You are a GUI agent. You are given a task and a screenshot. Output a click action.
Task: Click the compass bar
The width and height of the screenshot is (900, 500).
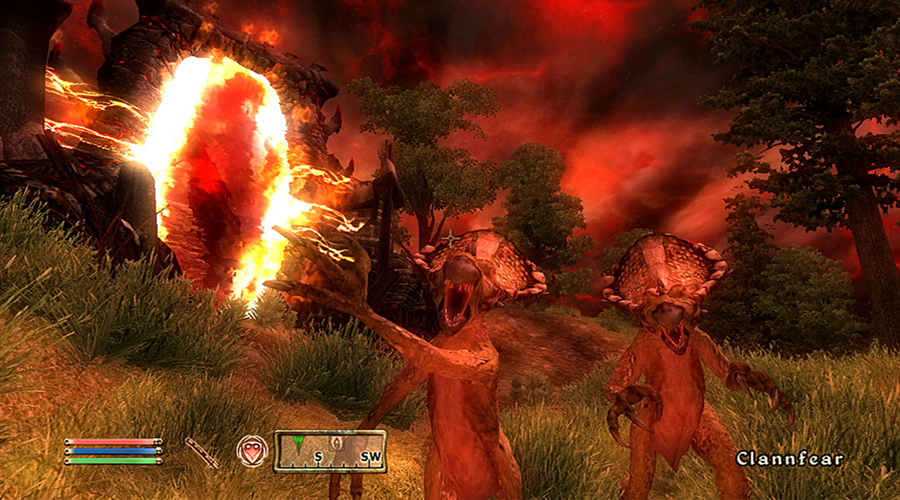tap(330, 451)
